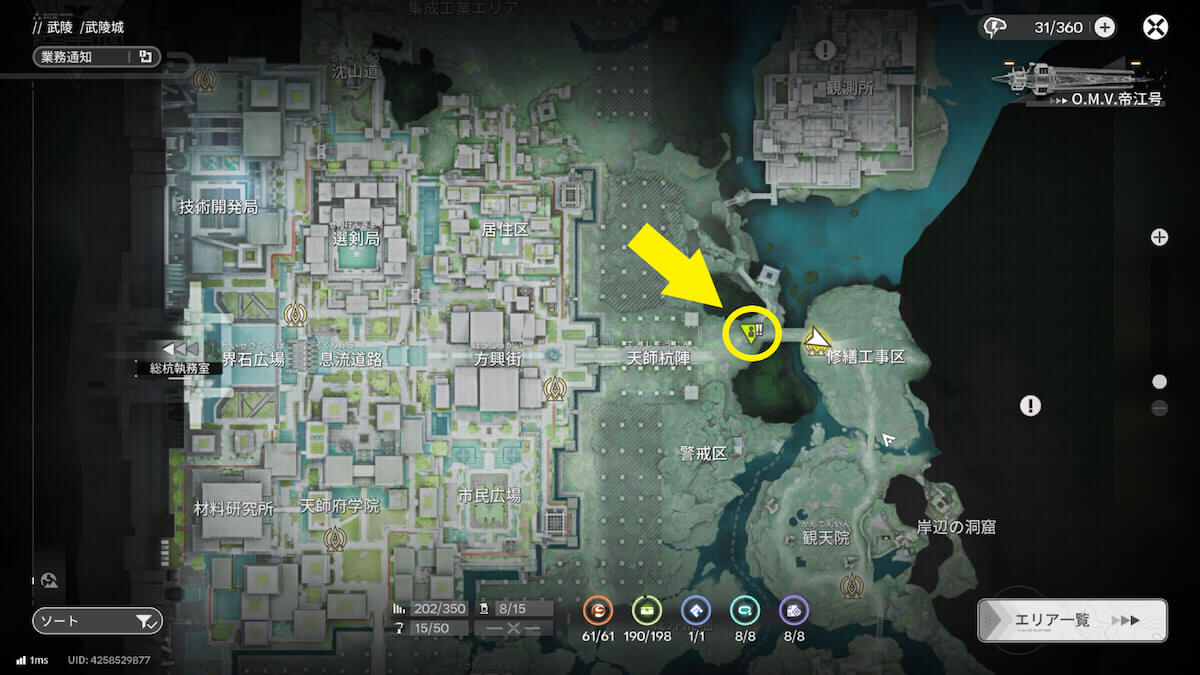Image resolution: width=1200 pixels, height=675 pixels.
Task: Select the green quest marker inside the yellow circle
Action: (751, 329)
